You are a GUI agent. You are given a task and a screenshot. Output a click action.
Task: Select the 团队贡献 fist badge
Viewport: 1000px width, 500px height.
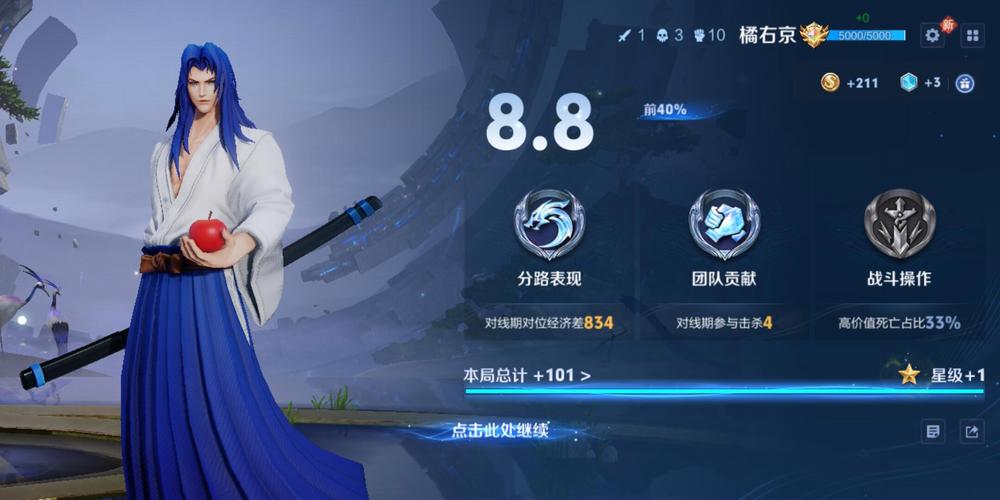click(724, 224)
